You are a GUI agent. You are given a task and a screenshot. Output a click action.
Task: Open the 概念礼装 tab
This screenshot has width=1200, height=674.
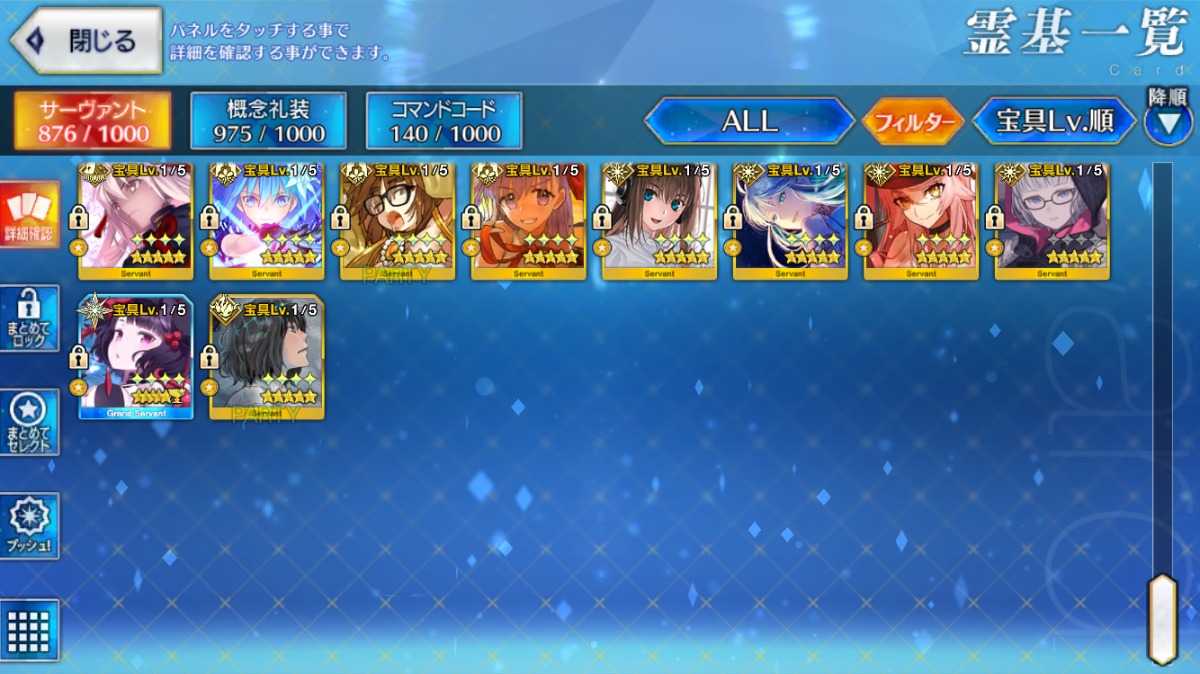268,121
